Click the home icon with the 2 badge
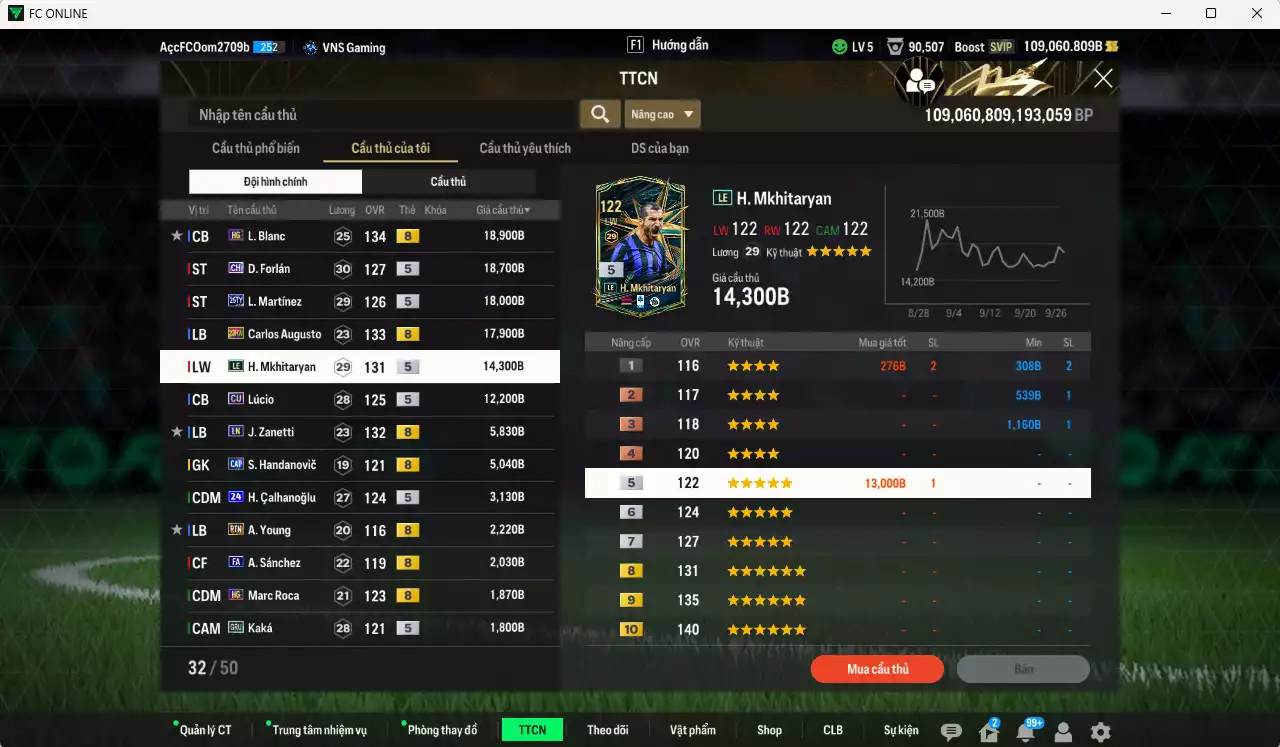This screenshot has height=747, width=1280. [x=988, y=731]
